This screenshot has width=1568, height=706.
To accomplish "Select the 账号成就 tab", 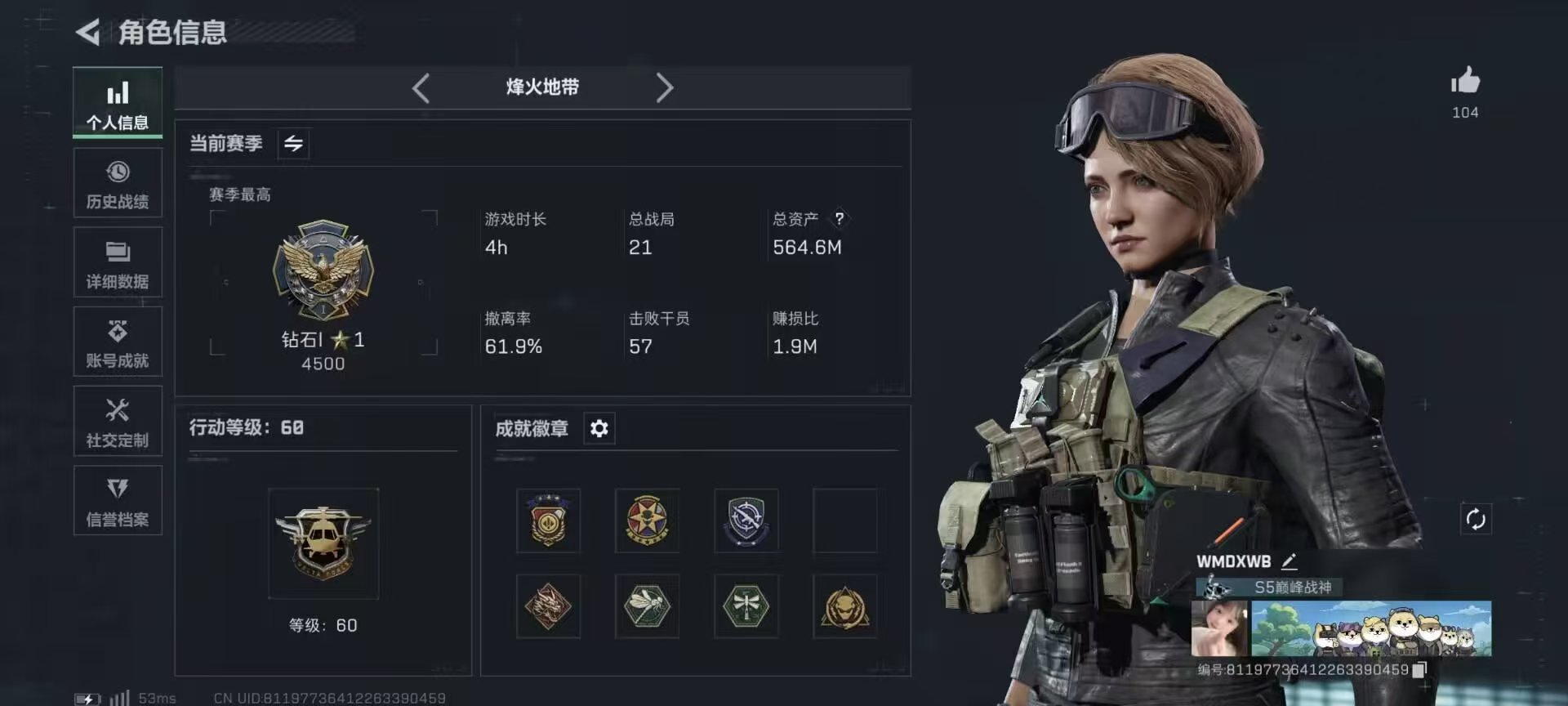I will tap(118, 342).
